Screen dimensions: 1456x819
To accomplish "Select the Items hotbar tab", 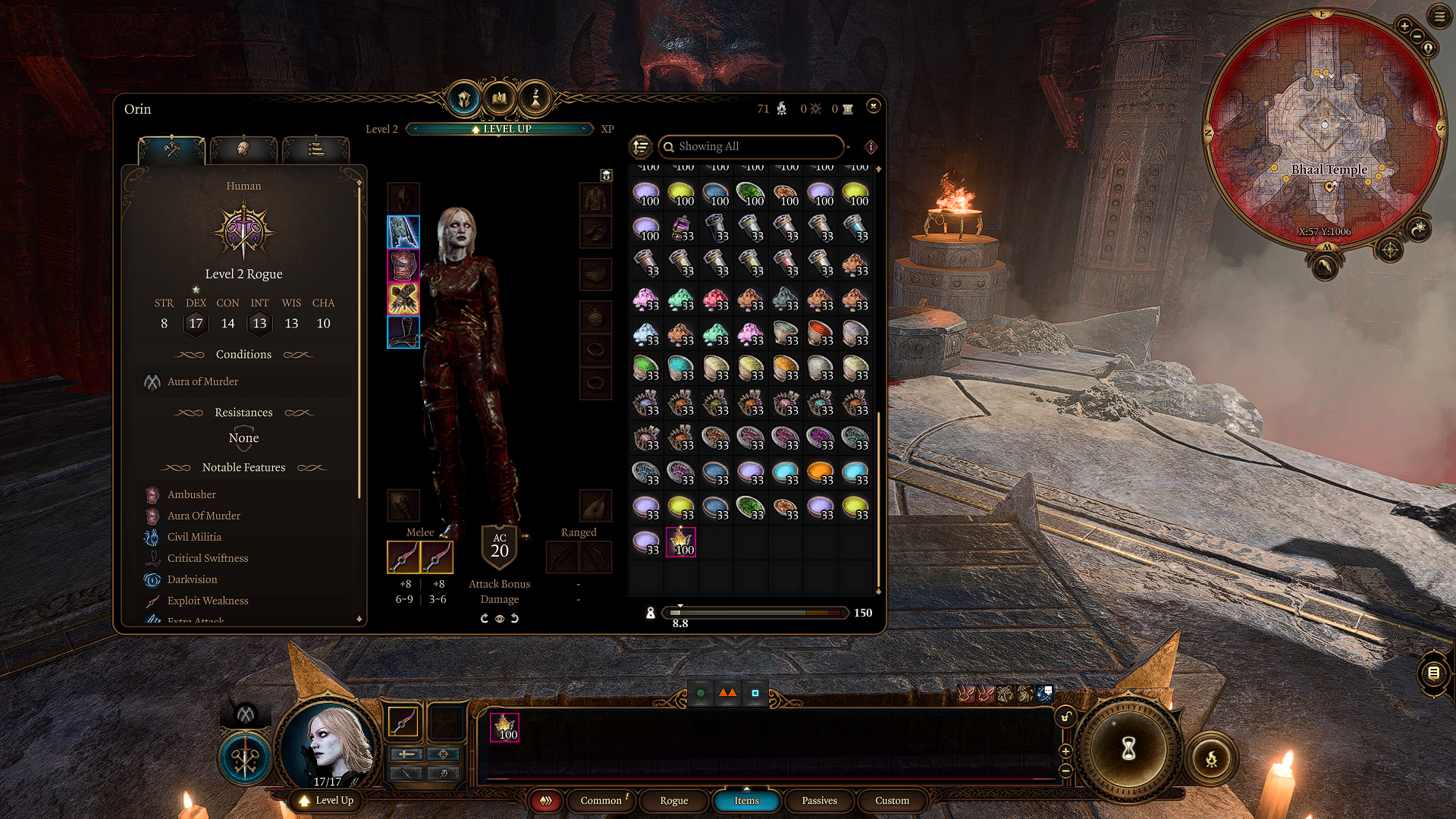I will coord(746,801).
